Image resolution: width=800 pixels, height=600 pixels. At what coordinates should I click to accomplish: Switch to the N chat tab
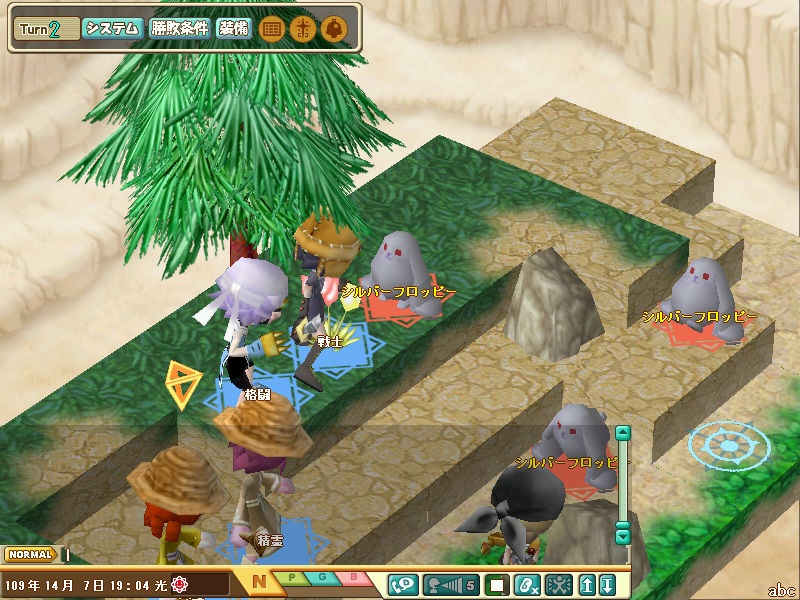(259, 581)
